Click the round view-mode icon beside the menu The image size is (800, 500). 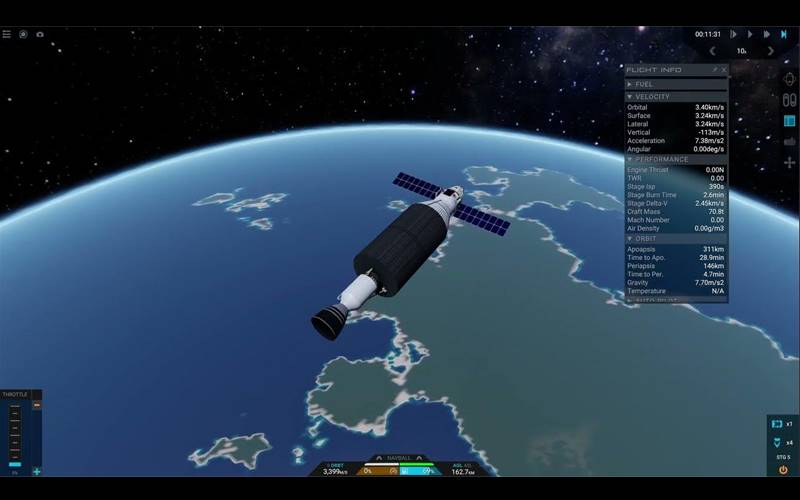(x=23, y=34)
